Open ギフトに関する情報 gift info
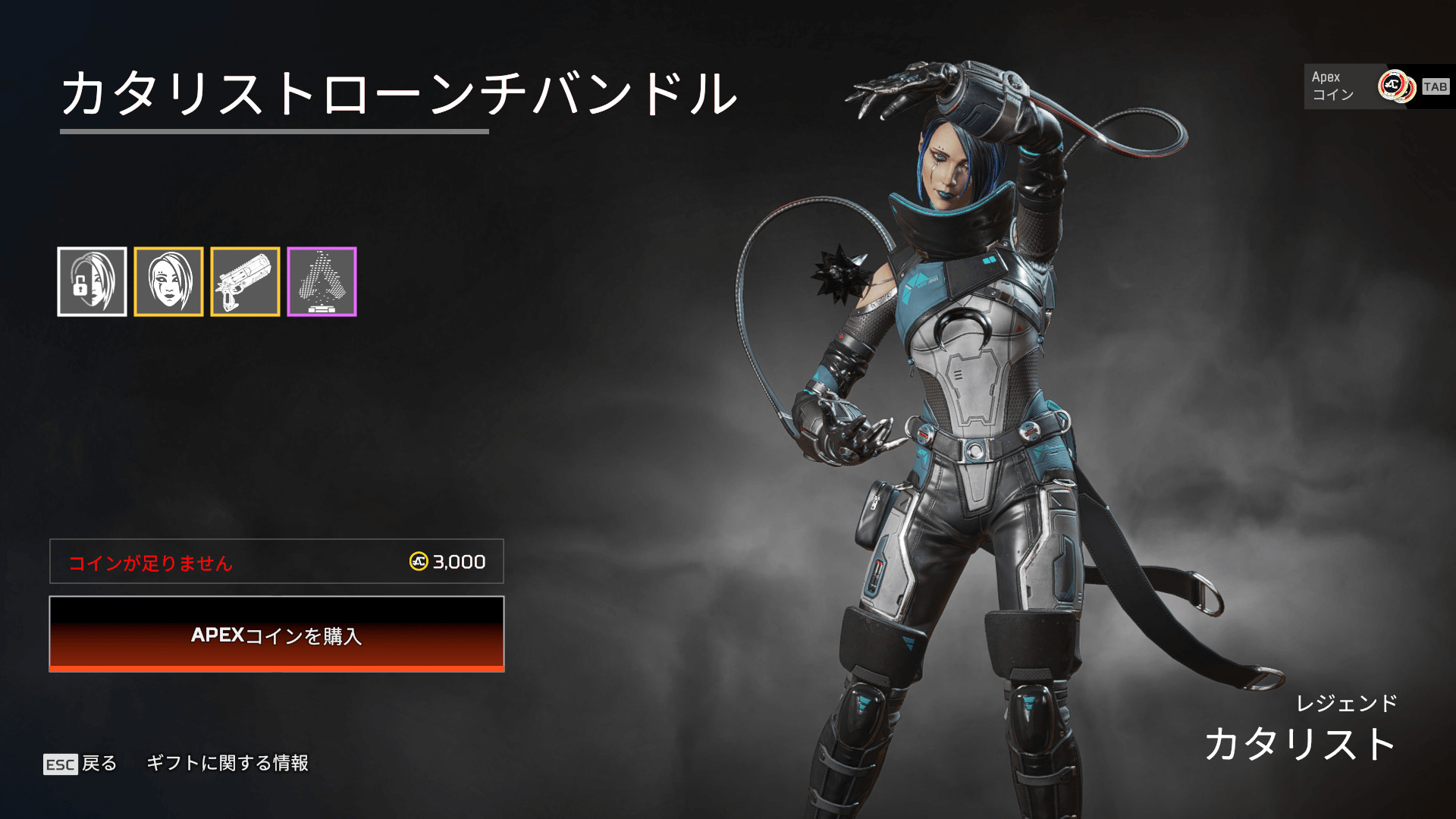The height and width of the screenshot is (819, 1456). click(x=227, y=763)
